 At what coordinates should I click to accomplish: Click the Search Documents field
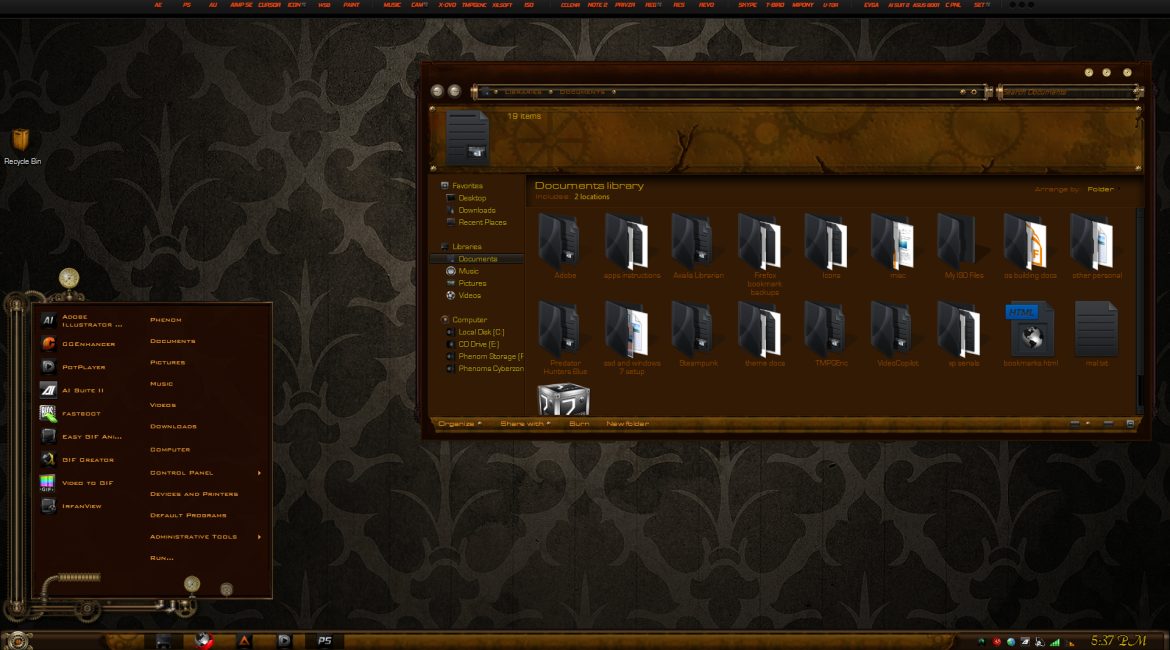(1066, 92)
